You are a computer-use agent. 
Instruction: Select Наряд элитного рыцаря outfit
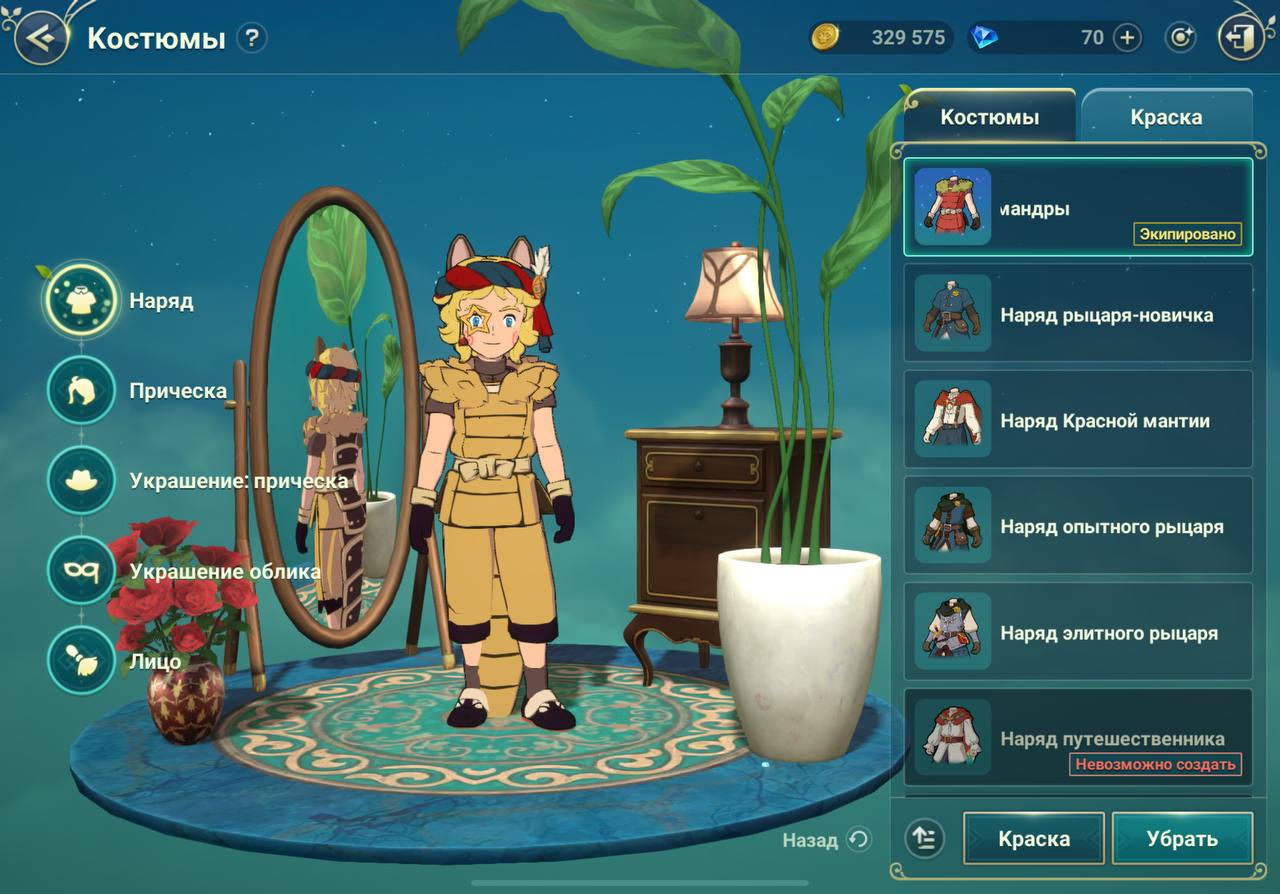click(x=1078, y=632)
